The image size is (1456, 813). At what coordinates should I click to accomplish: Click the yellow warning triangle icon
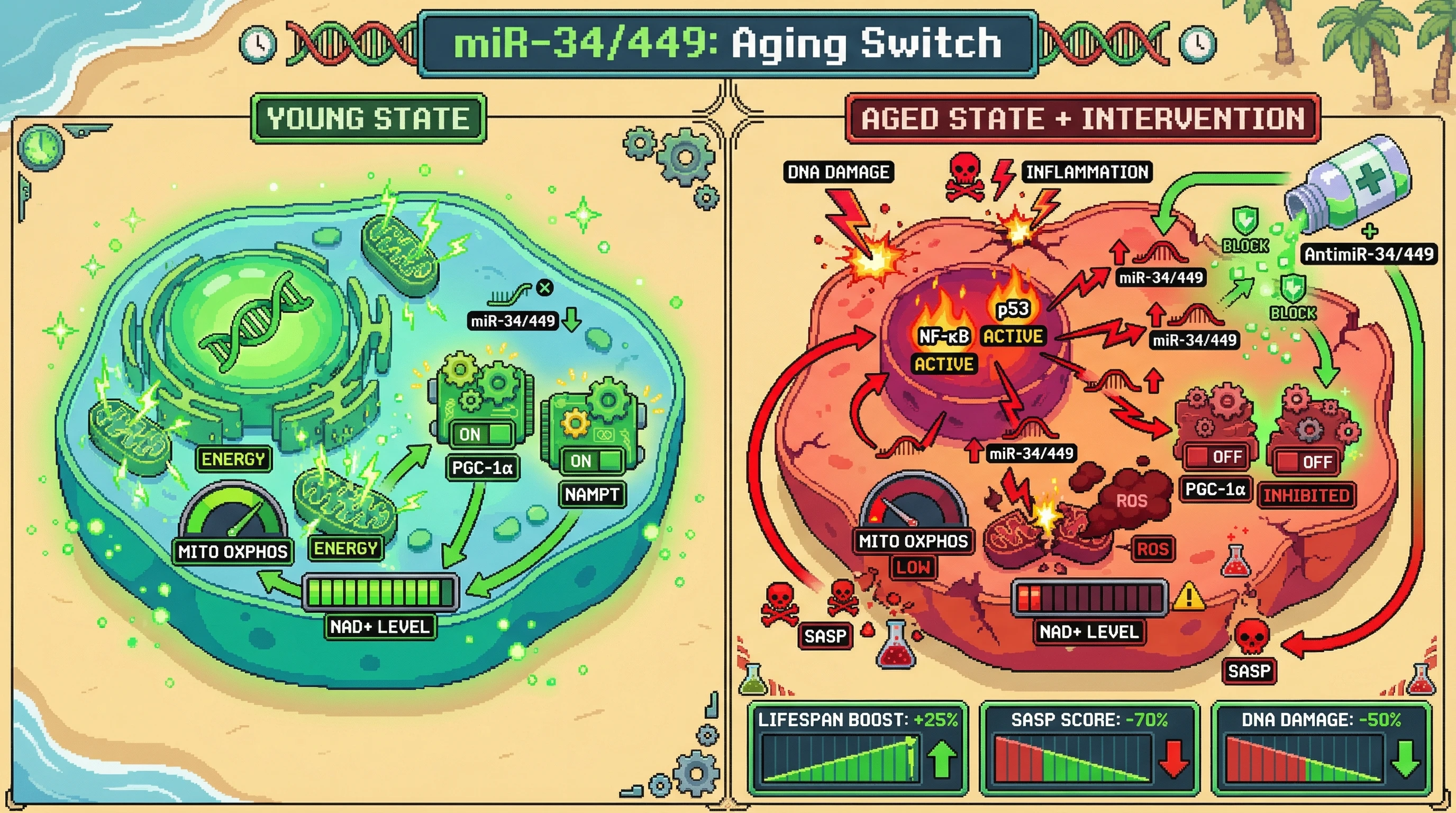click(1189, 597)
